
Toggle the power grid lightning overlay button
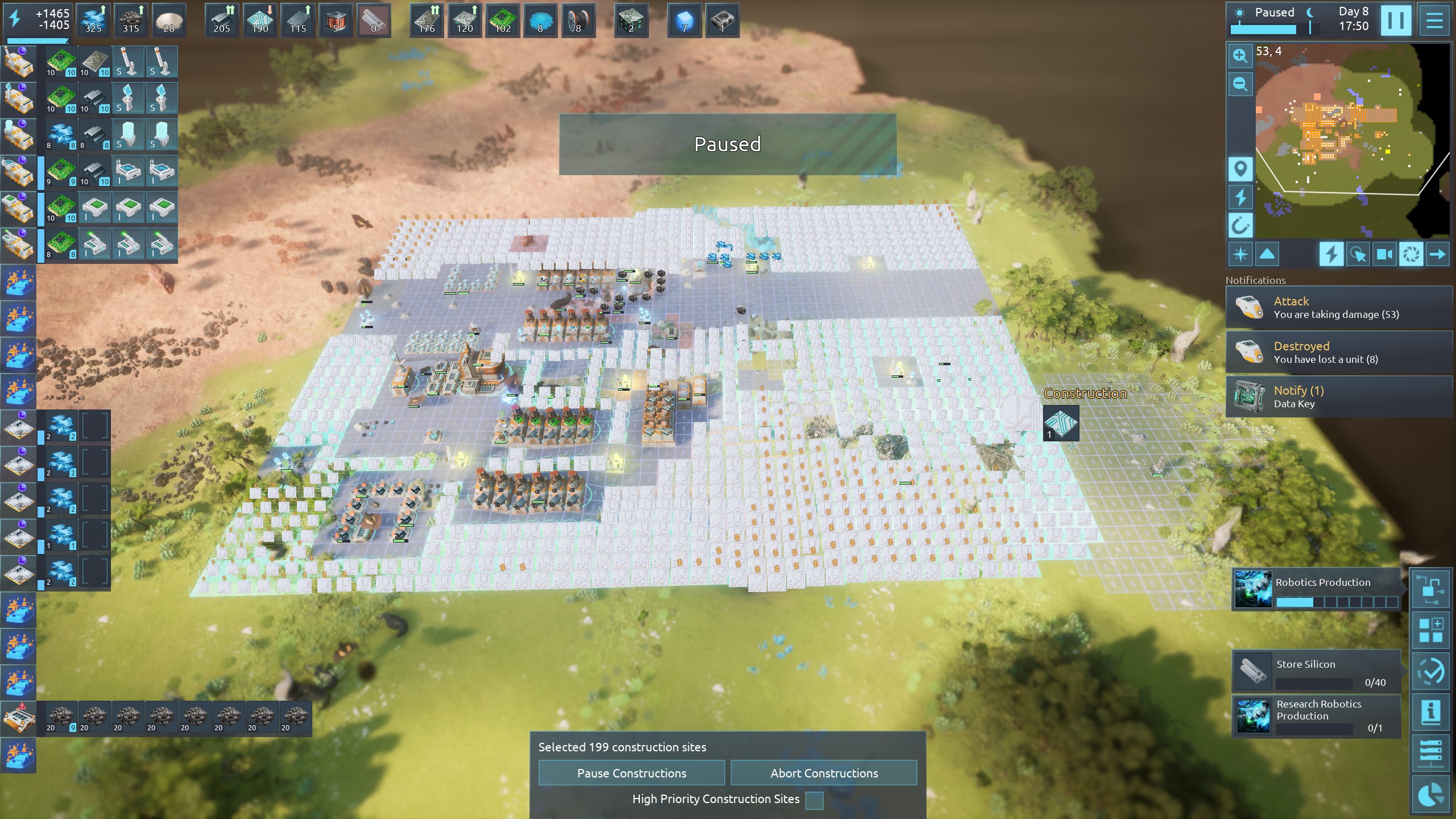tap(1331, 254)
